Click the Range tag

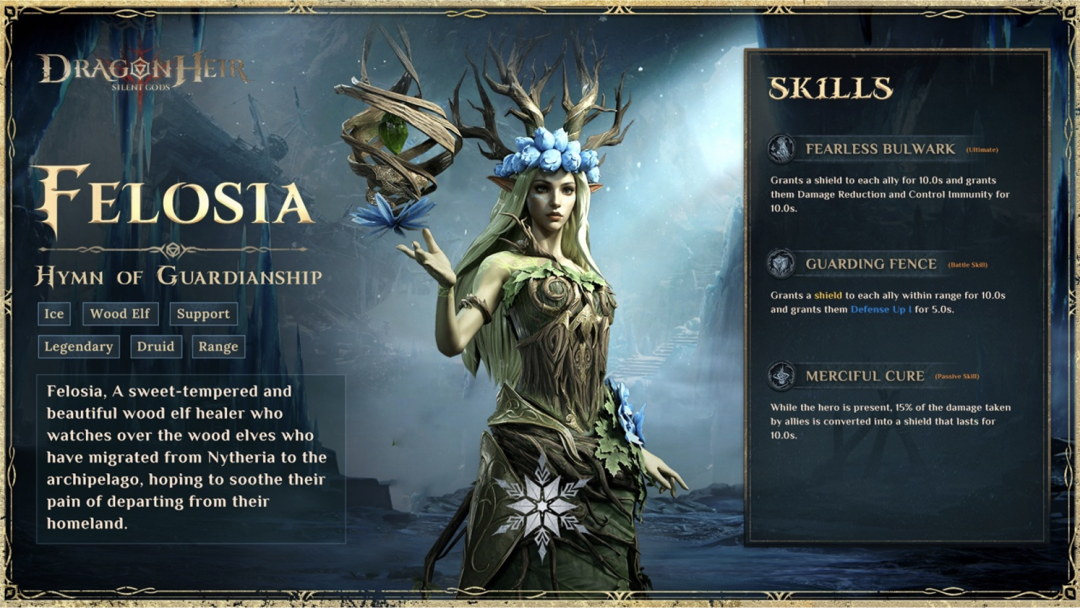pos(218,347)
